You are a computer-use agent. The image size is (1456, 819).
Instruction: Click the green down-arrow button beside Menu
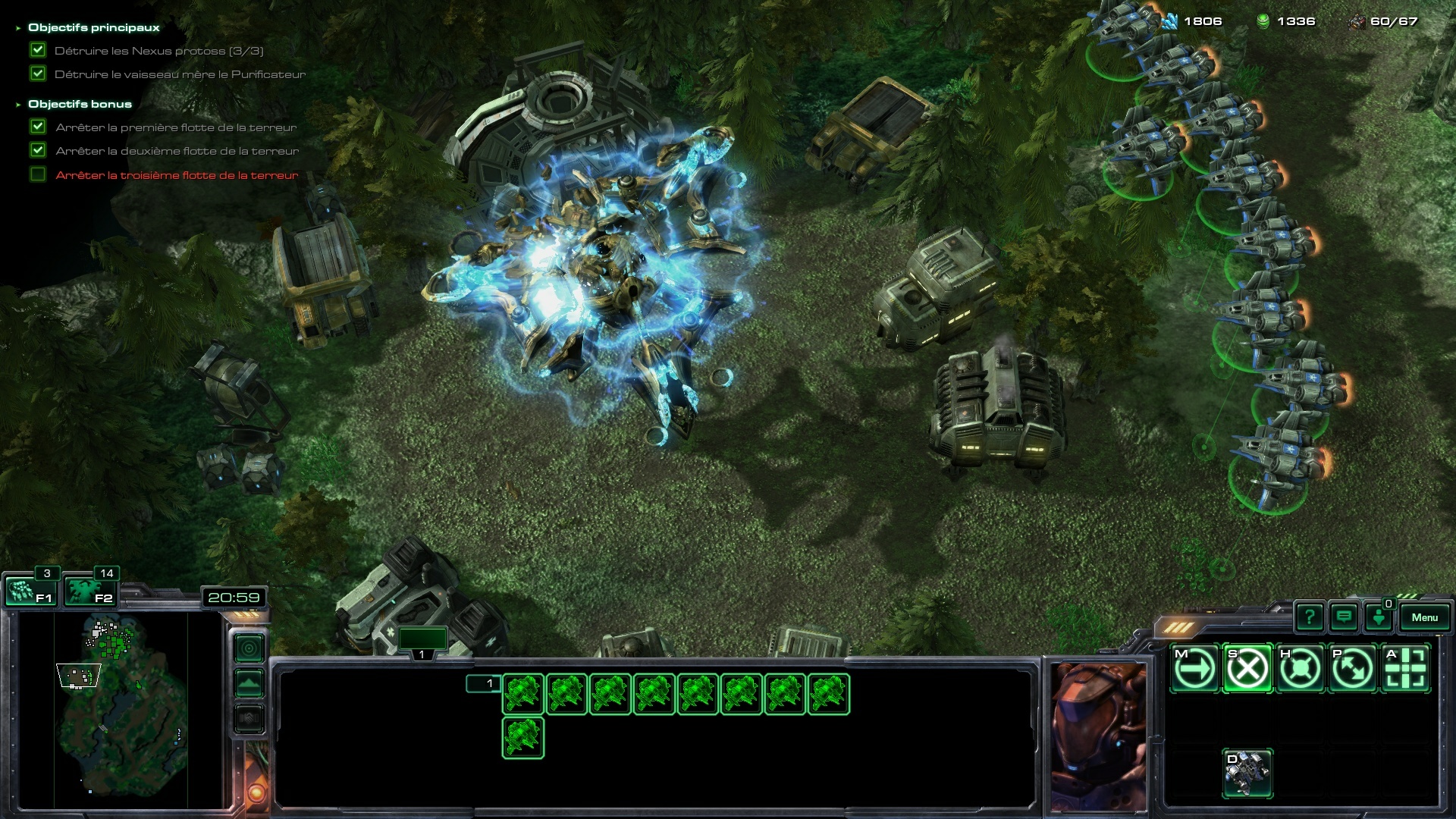click(x=1379, y=617)
